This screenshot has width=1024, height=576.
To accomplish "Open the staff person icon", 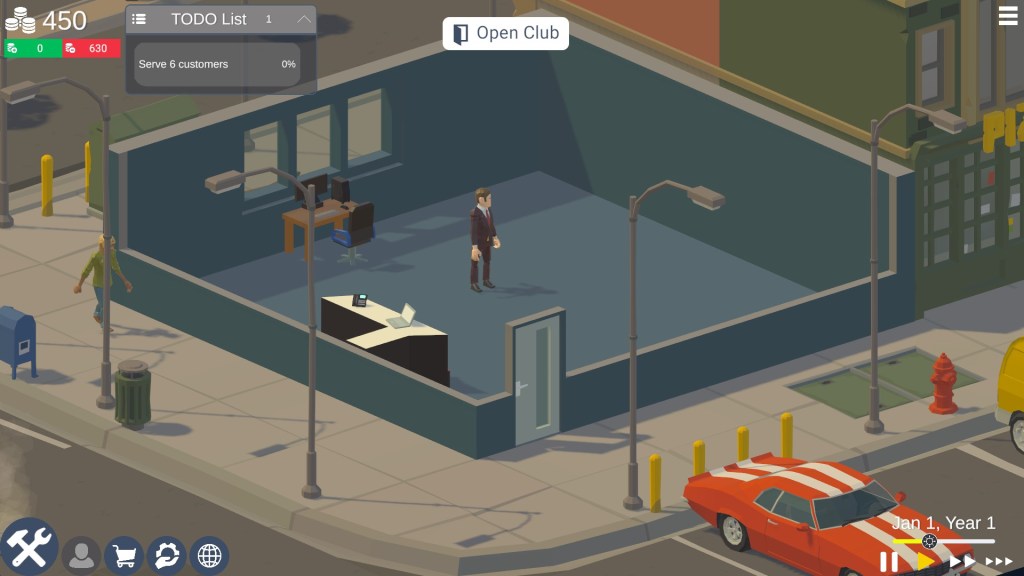I will click(x=81, y=556).
